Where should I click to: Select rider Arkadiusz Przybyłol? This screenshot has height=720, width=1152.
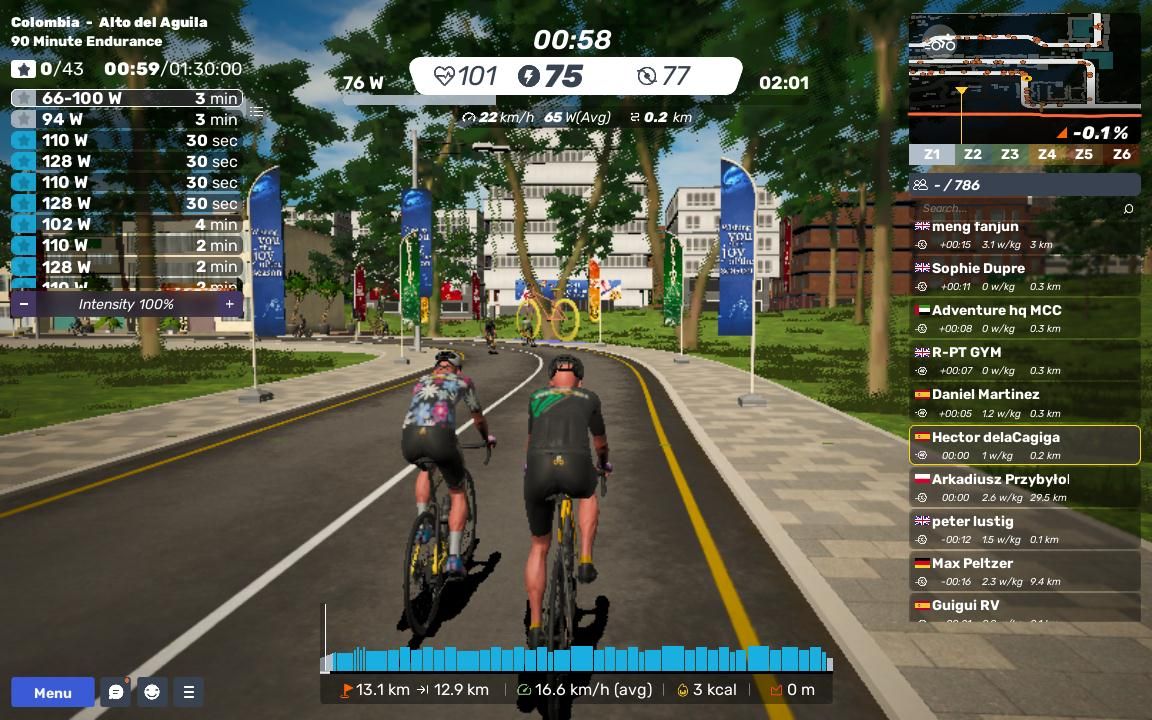(1024, 487)
